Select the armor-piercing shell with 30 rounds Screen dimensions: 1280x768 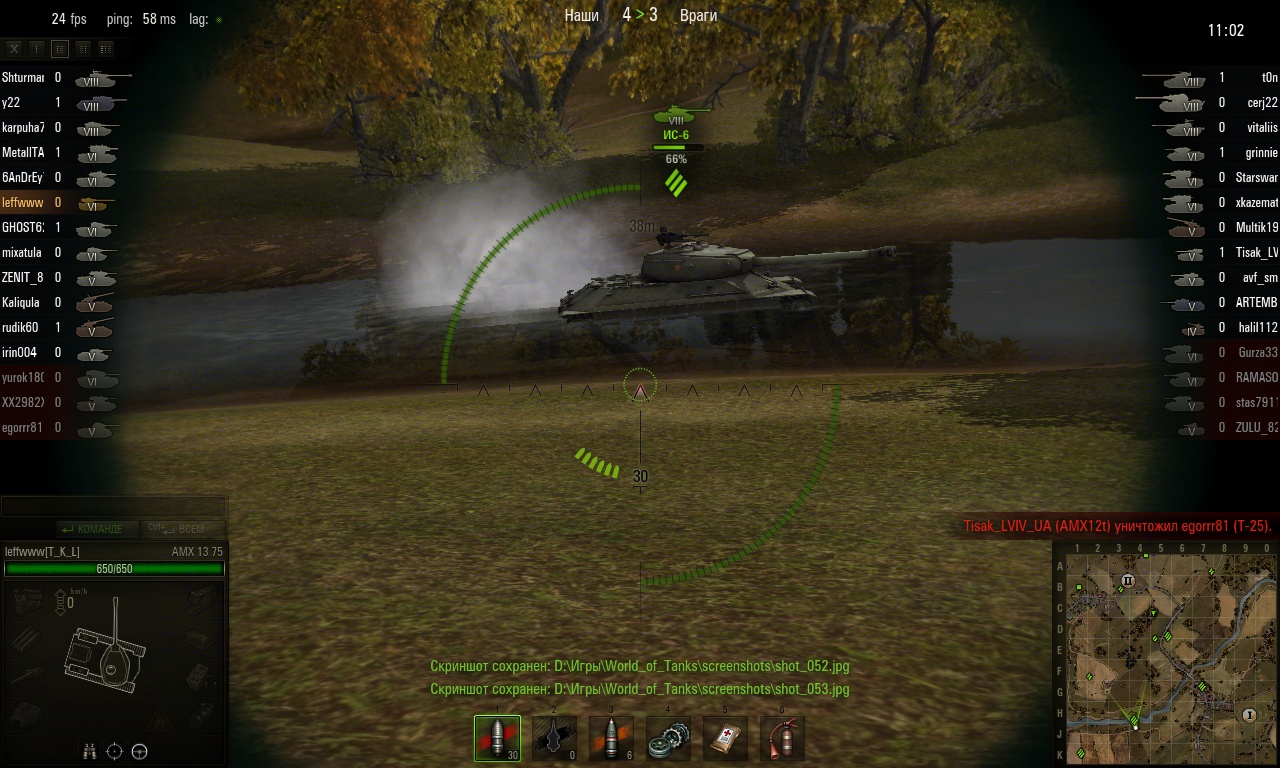tap(497, 738)
